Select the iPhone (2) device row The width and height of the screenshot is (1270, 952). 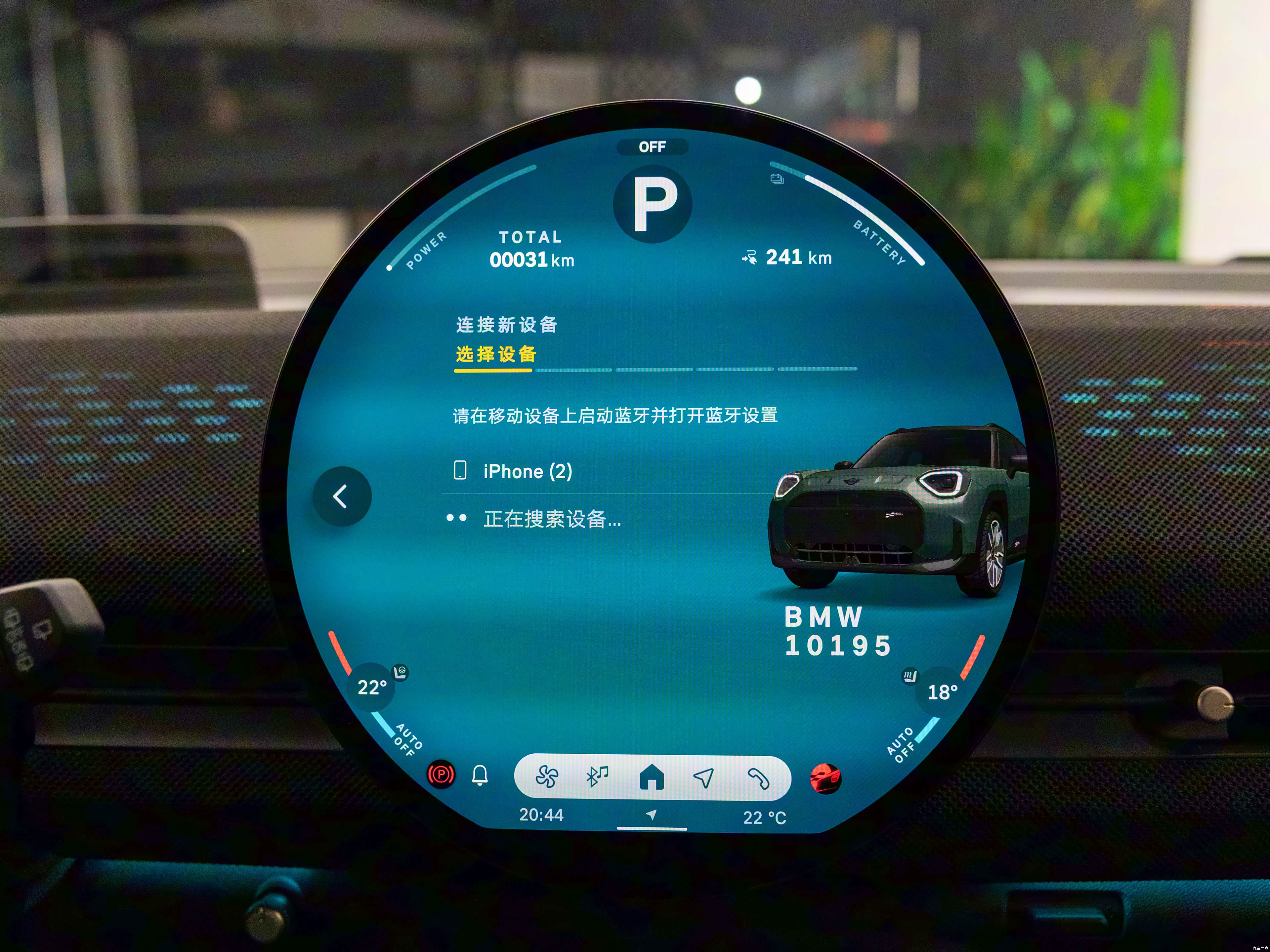[x=527, y=471]
